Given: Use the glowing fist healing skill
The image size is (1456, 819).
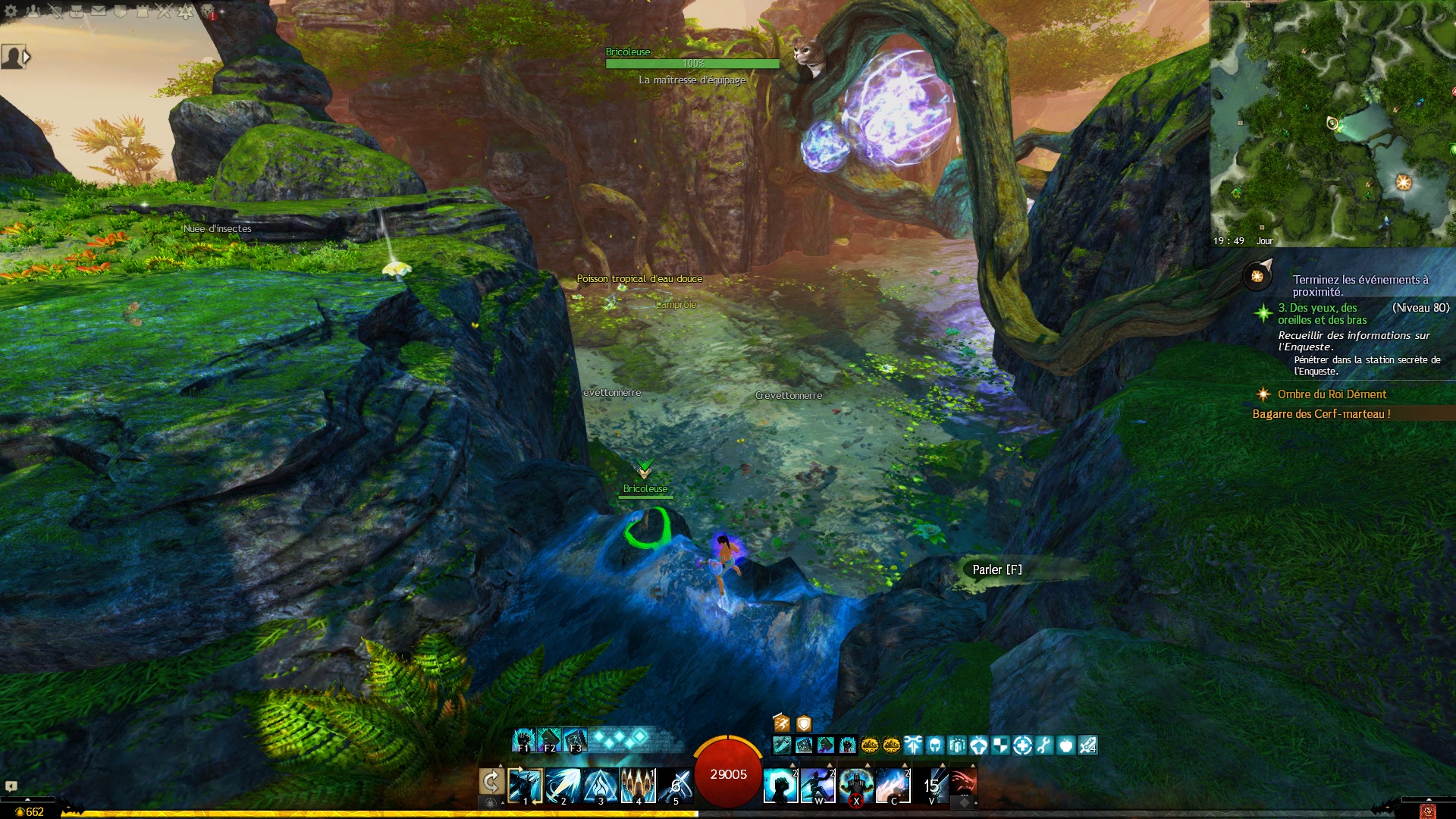Looking at the screenshot, I should point(780,785).
